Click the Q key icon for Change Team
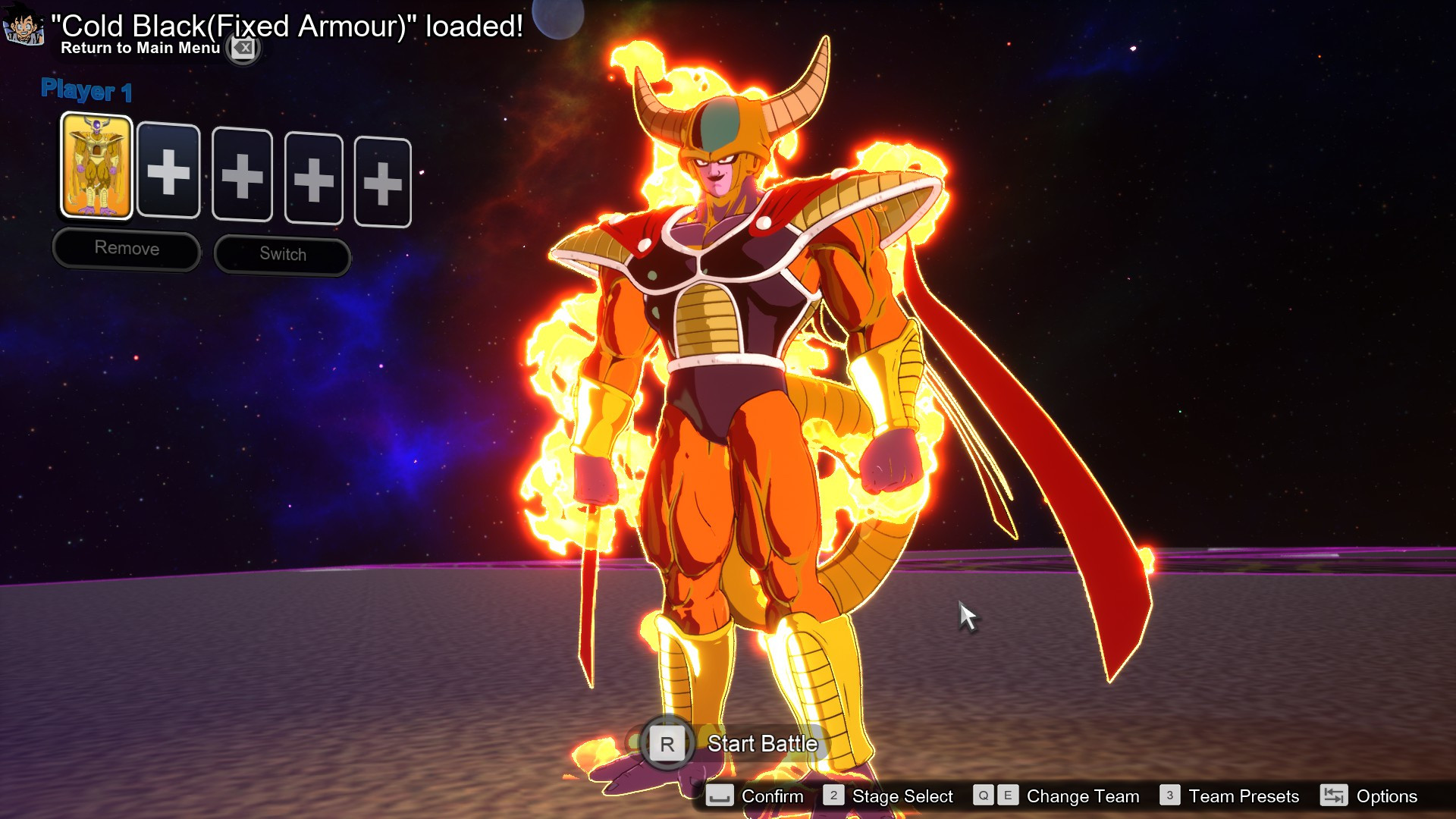Screen dimensions: 1456x819 pyautogui.click(x=983, y=796)
